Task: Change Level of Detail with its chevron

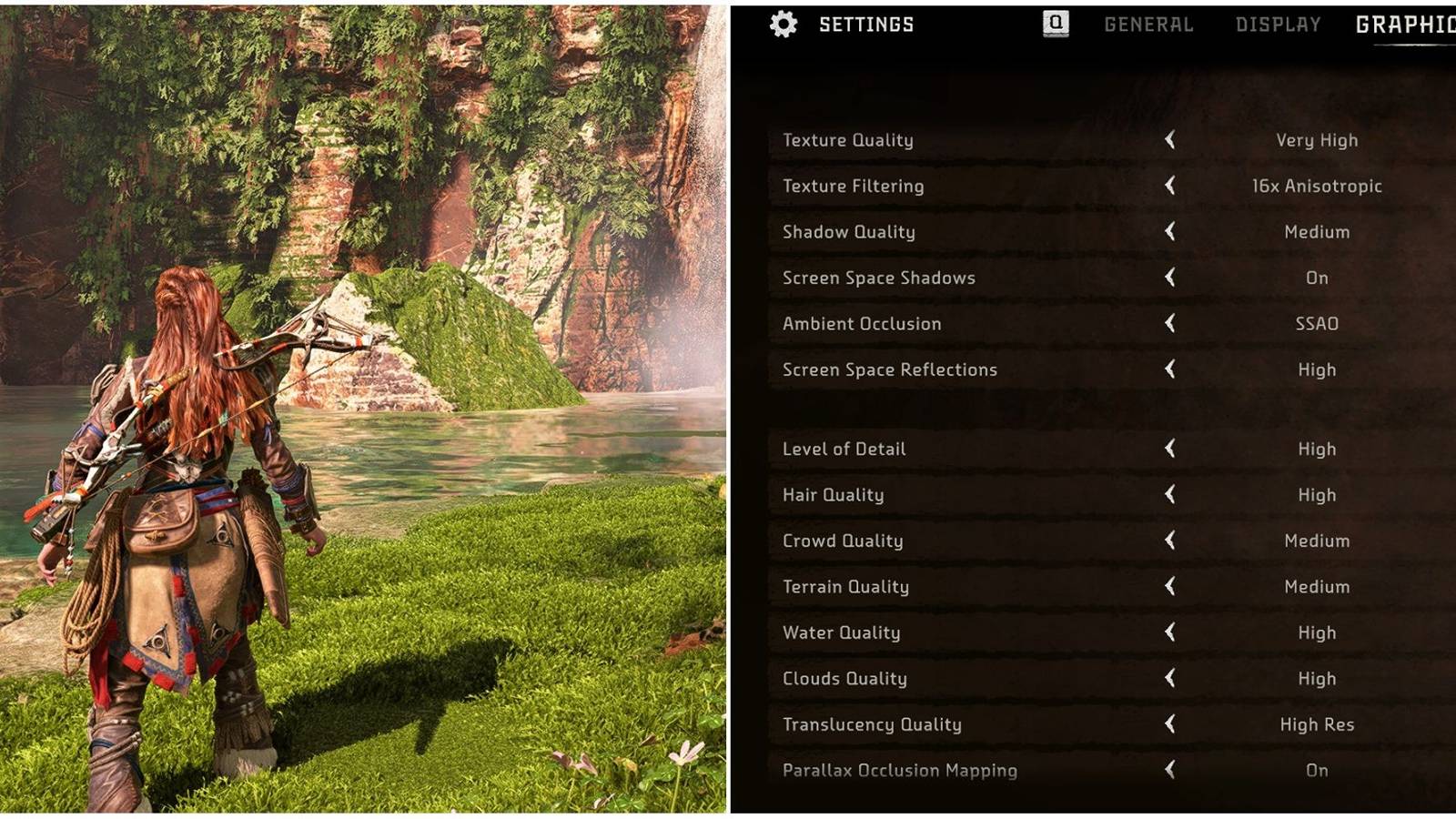Action: tap(1172, 449)
